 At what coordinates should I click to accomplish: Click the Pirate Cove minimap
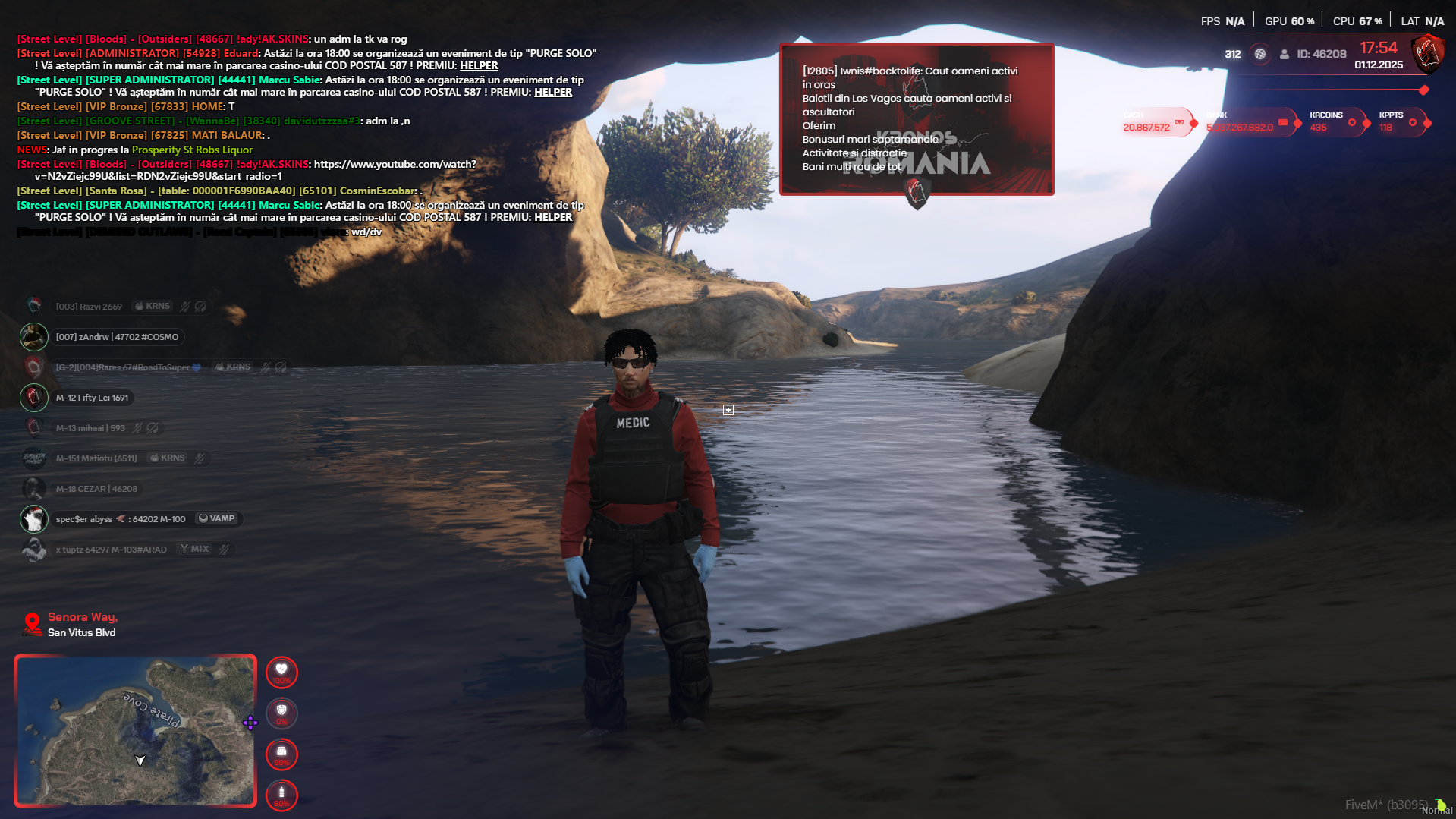point(135,729)
